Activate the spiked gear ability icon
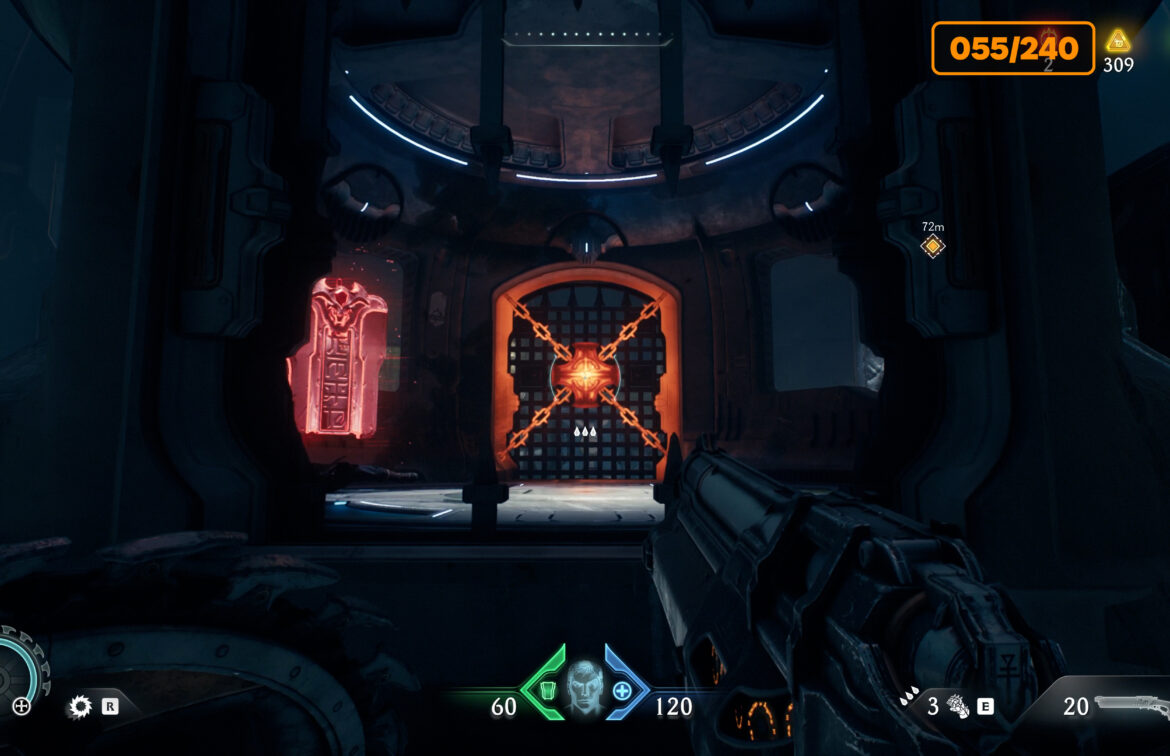This screenshot has height=756, width=1170. 79,707
